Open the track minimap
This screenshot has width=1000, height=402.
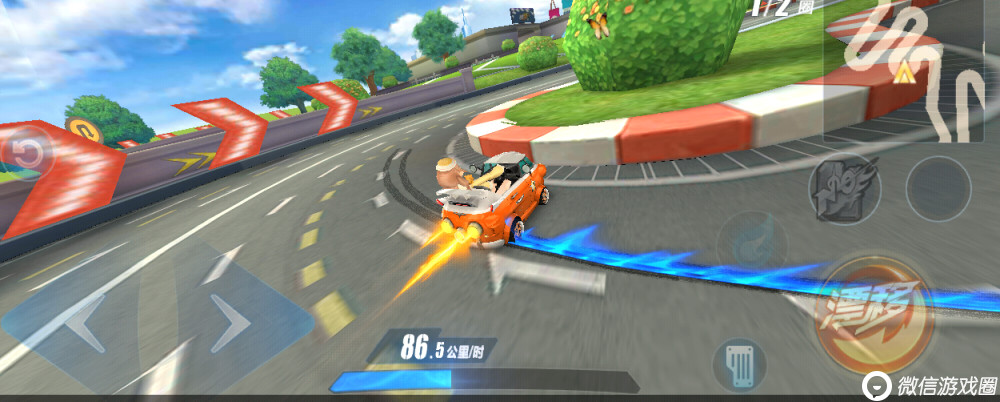tap(910, 68)
